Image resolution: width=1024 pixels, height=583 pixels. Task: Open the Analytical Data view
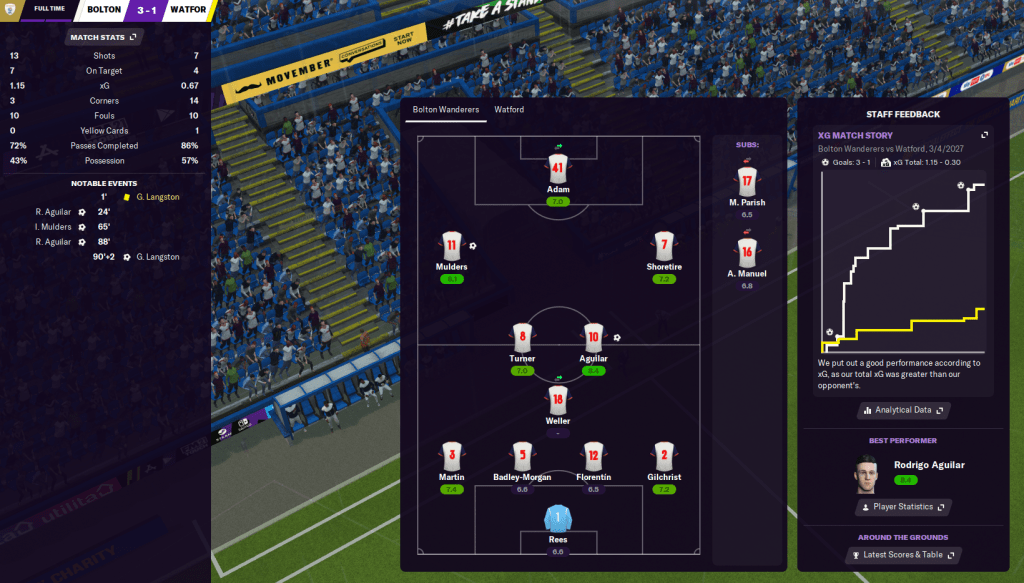tap(903, 410)
